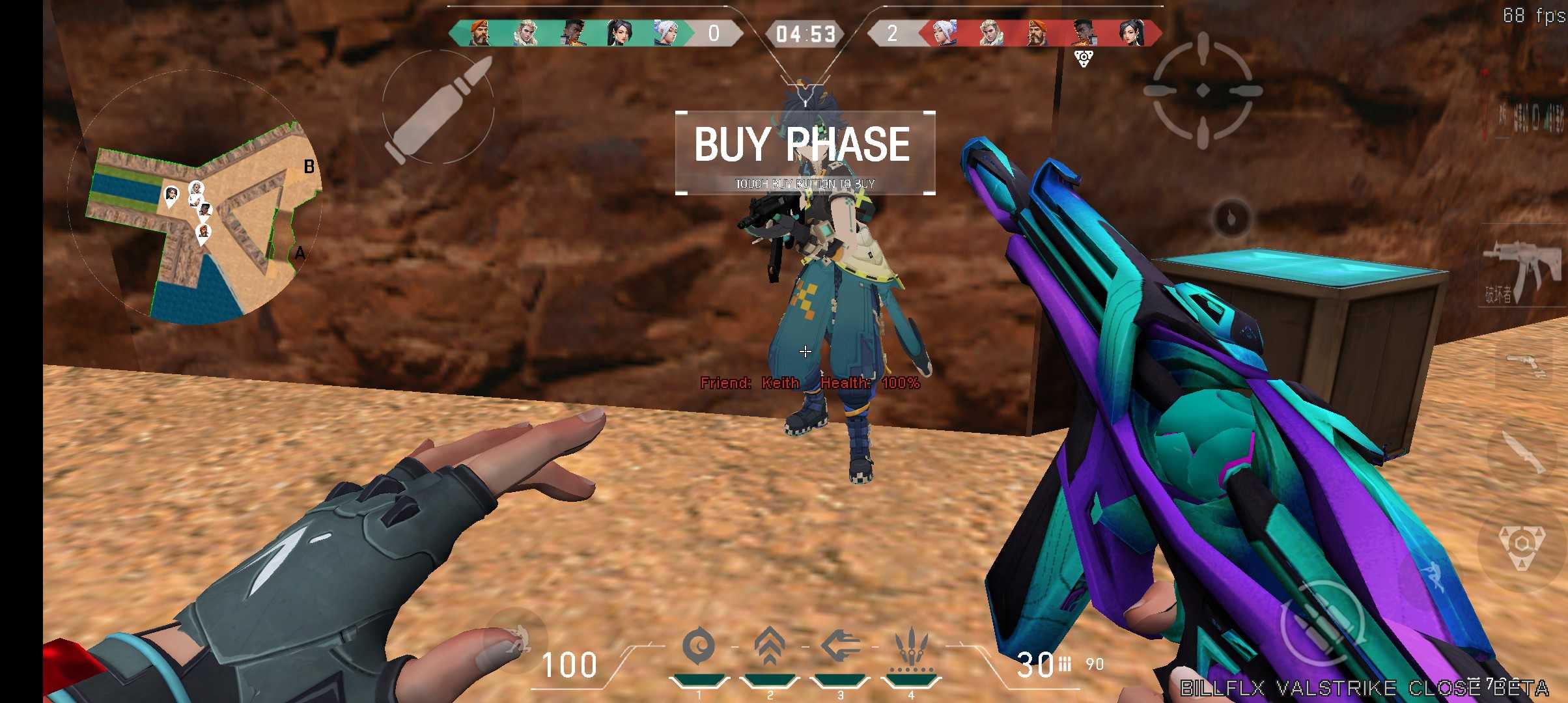Tap the small round flame button
Viewport: 1568px width, 703px height.
(1231, 219)
